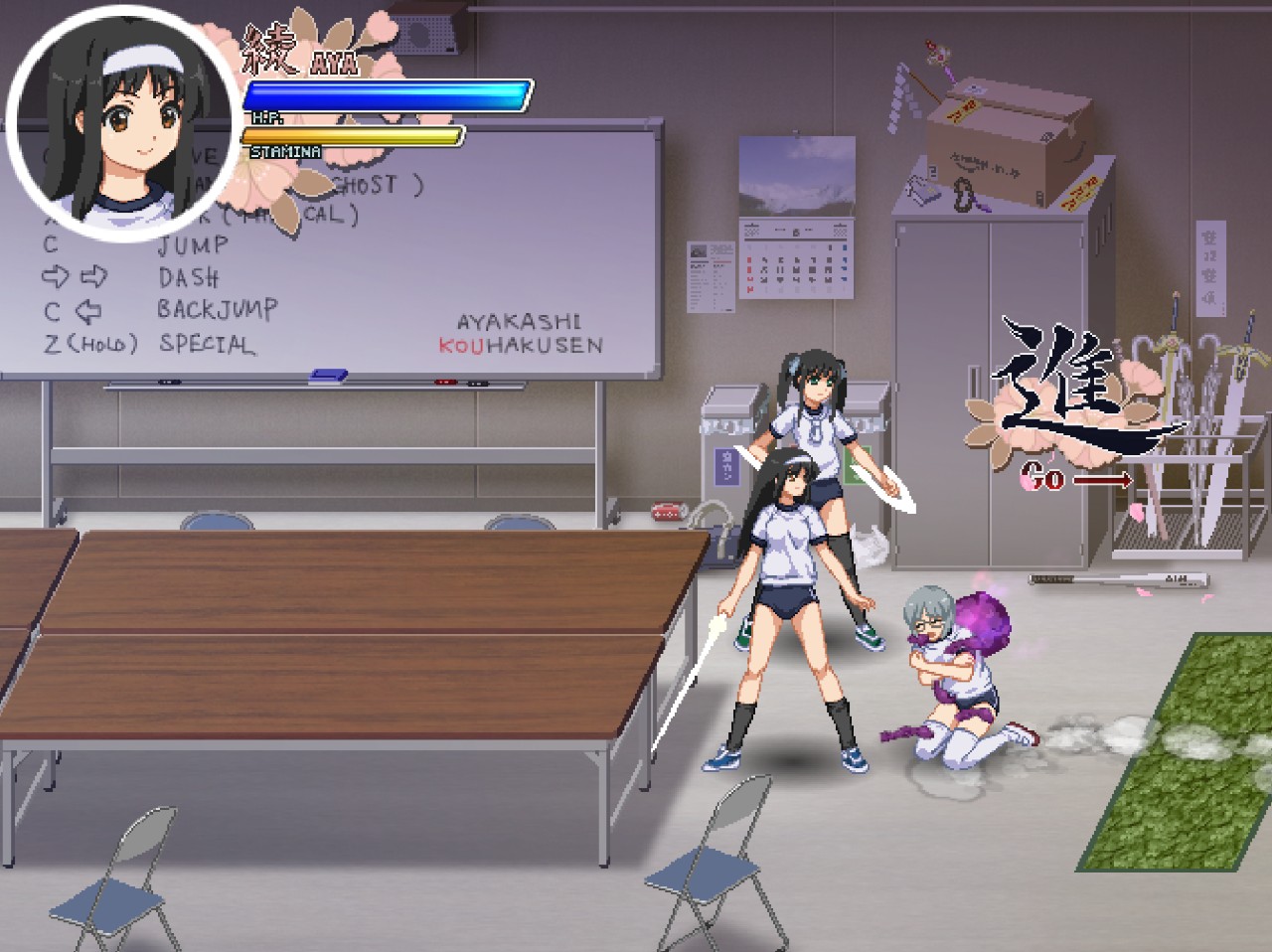Click the yellow STAMINA gauge
The image size is (1272, 952).
point(355,134)
